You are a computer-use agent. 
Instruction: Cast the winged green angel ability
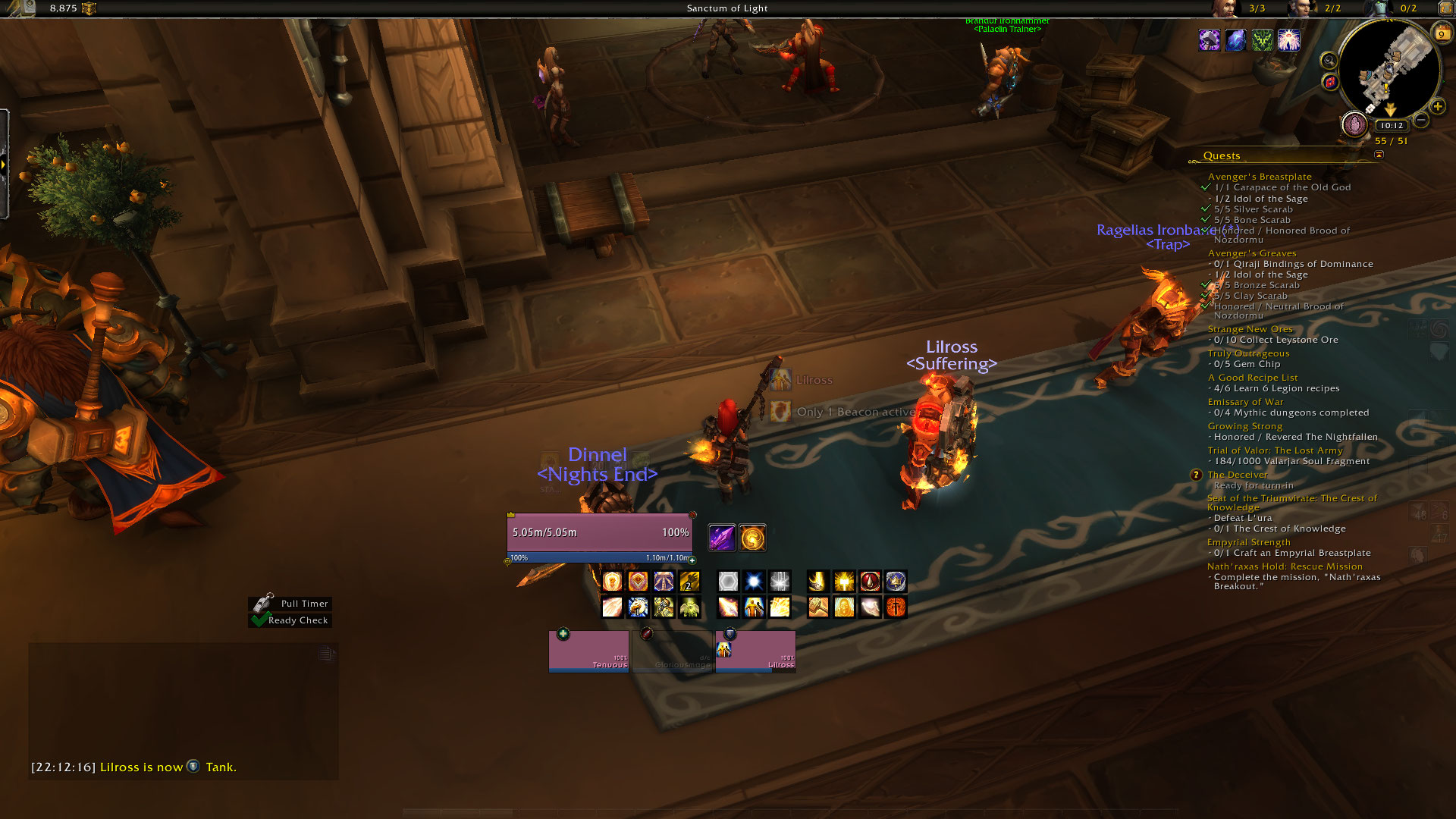click(x=689, y=607)
